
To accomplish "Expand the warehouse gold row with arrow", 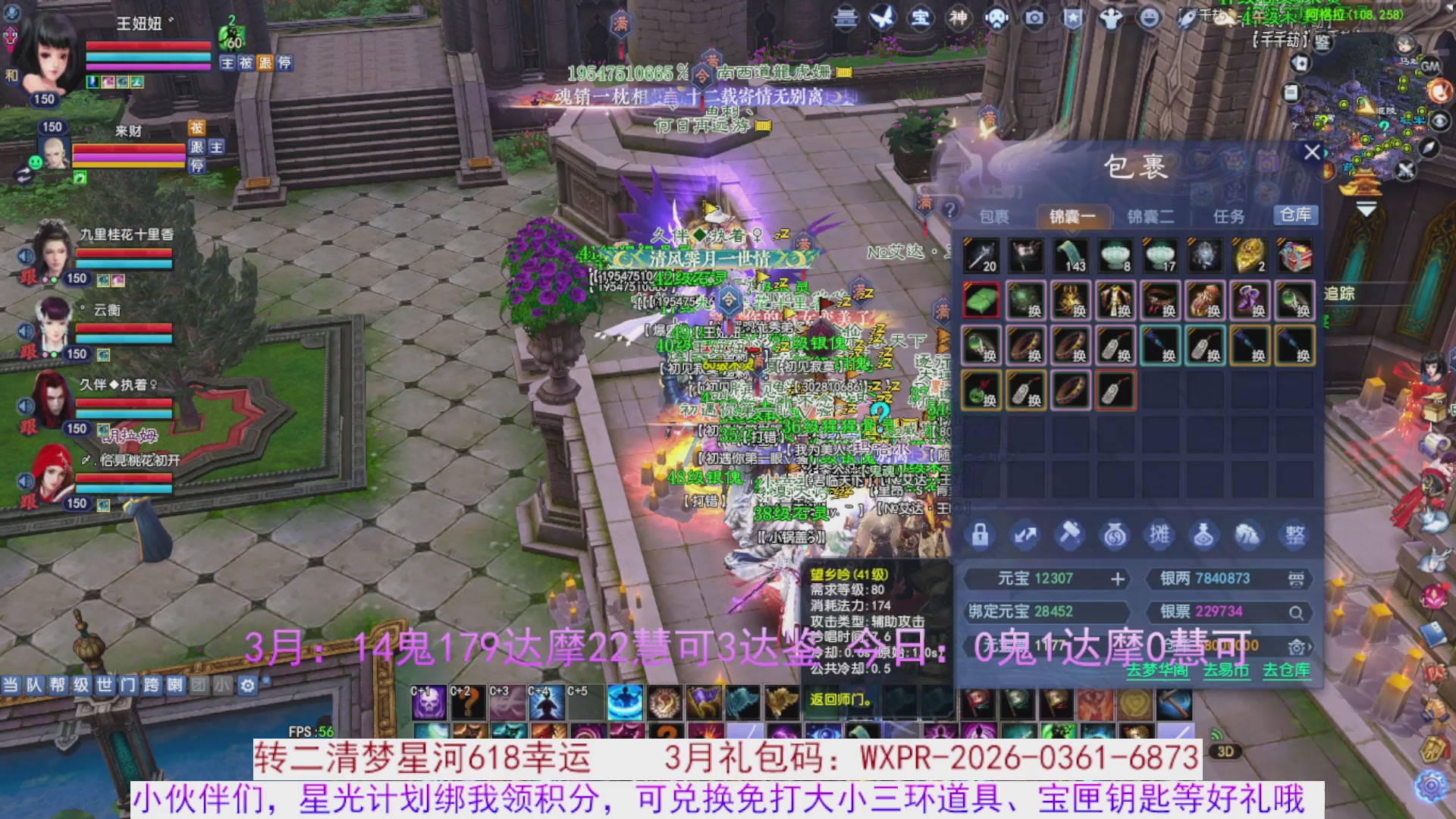I will (1310, 647).
